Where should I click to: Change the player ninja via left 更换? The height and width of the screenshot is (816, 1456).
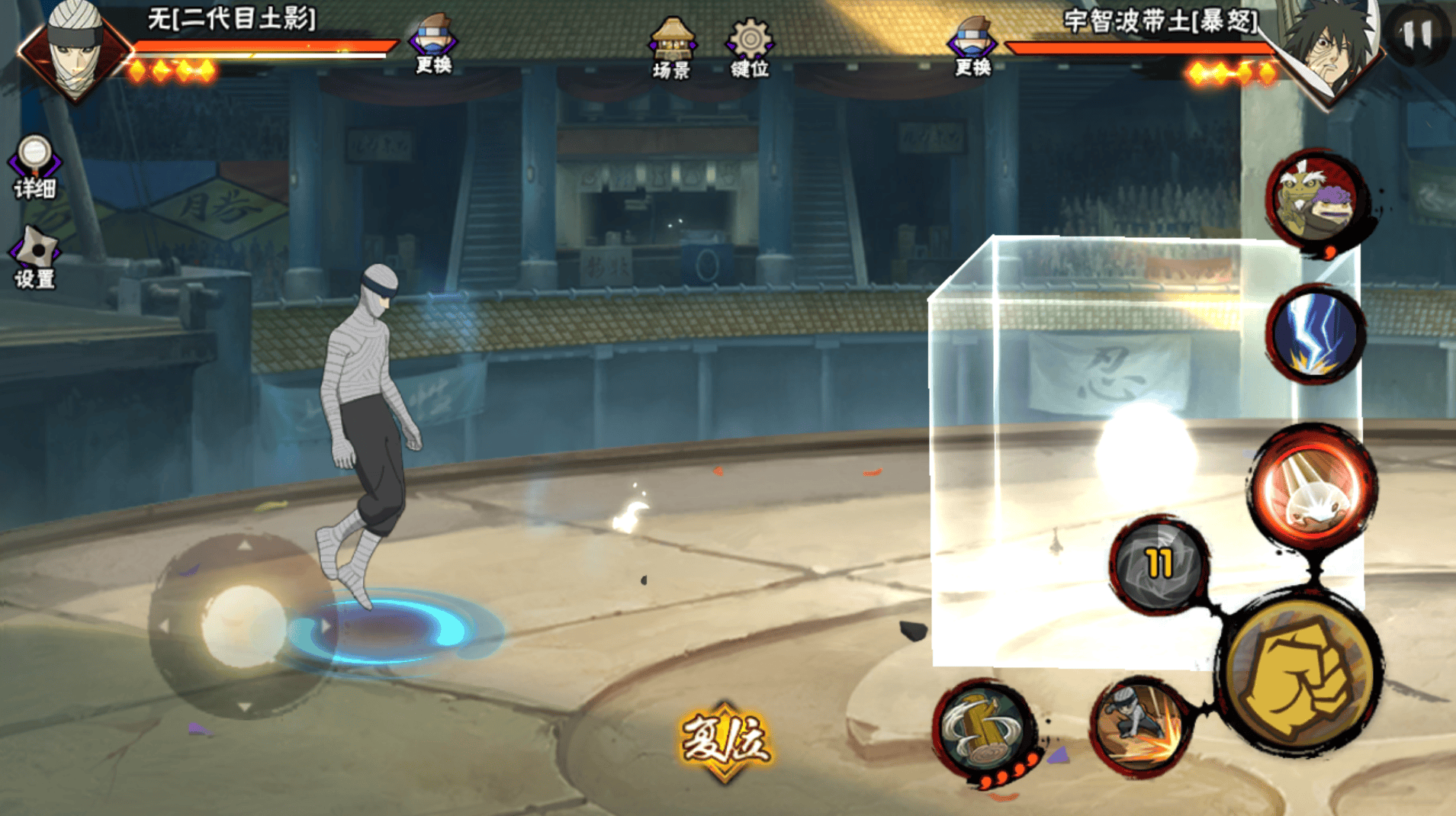[x=433, y=44]
